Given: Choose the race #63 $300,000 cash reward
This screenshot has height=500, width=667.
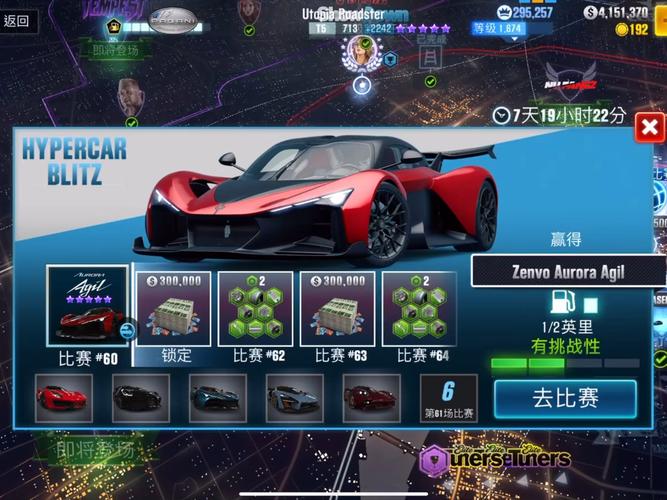Looking at the screenshot, I should click(337, 308).
